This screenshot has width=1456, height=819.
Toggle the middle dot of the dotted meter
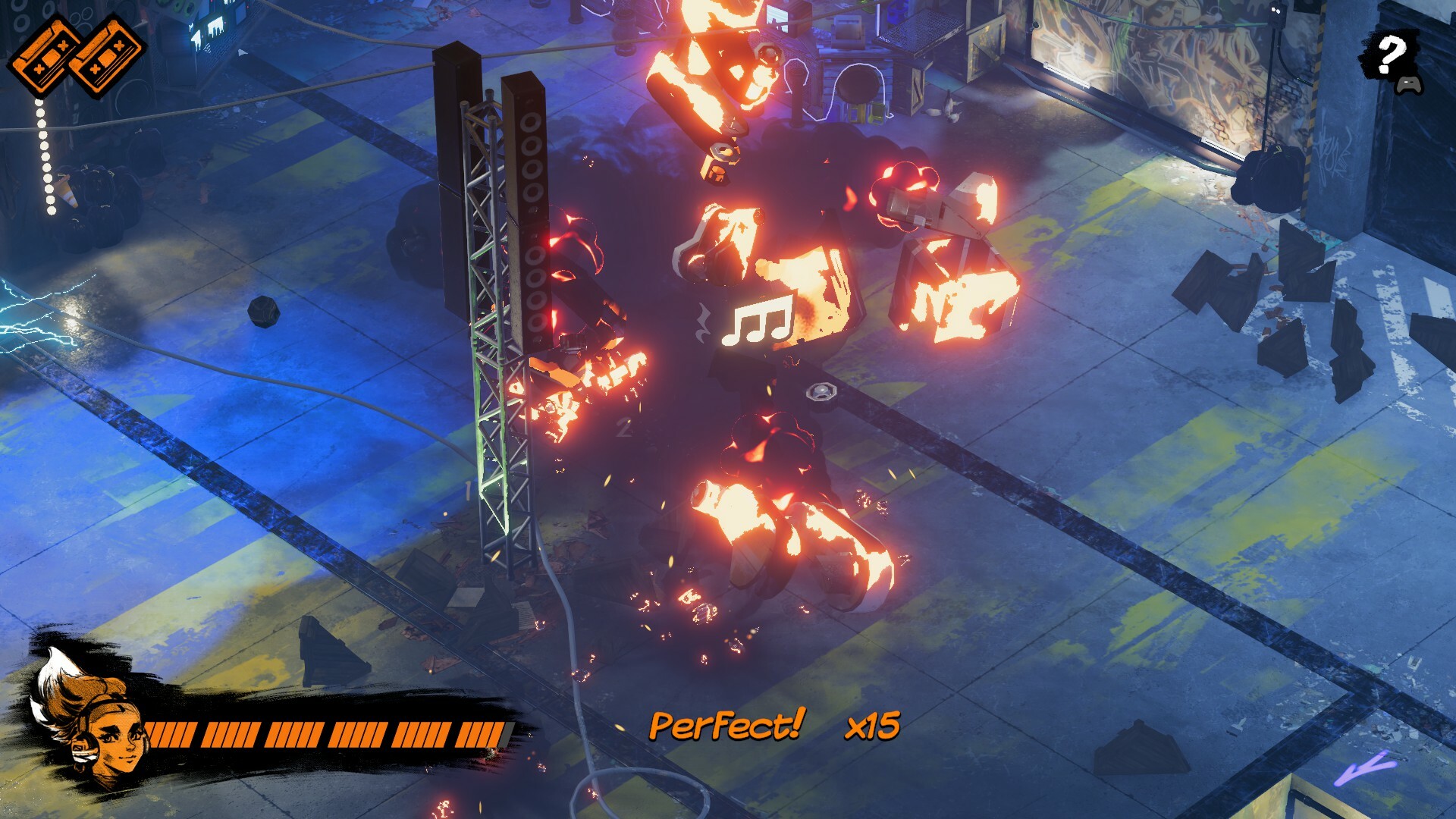44,156
